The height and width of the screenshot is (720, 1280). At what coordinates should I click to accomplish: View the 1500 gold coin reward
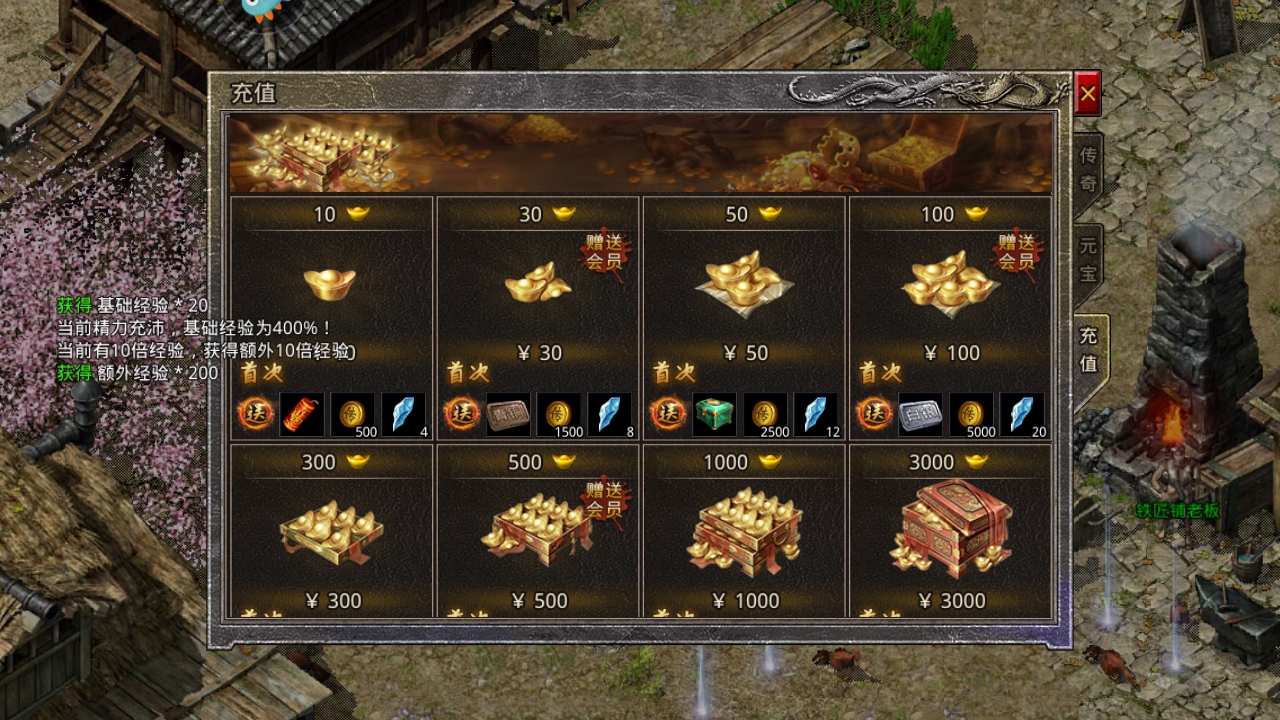(559, 414)
